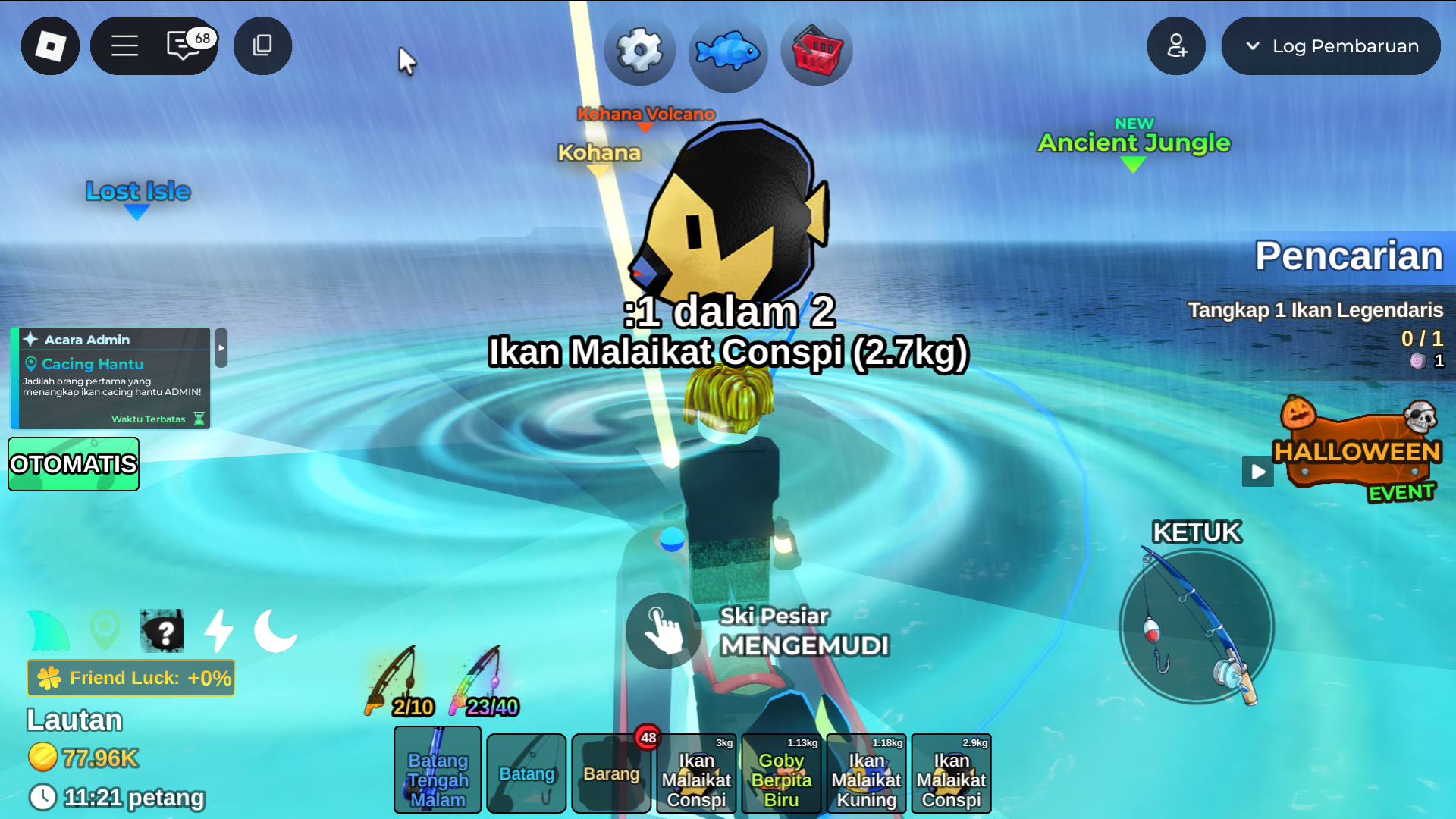Select the Ikan Malaikat Kuning slot
Viewport: 1456px width, 819px height.
pyautogui.click(x=866, y=773)
